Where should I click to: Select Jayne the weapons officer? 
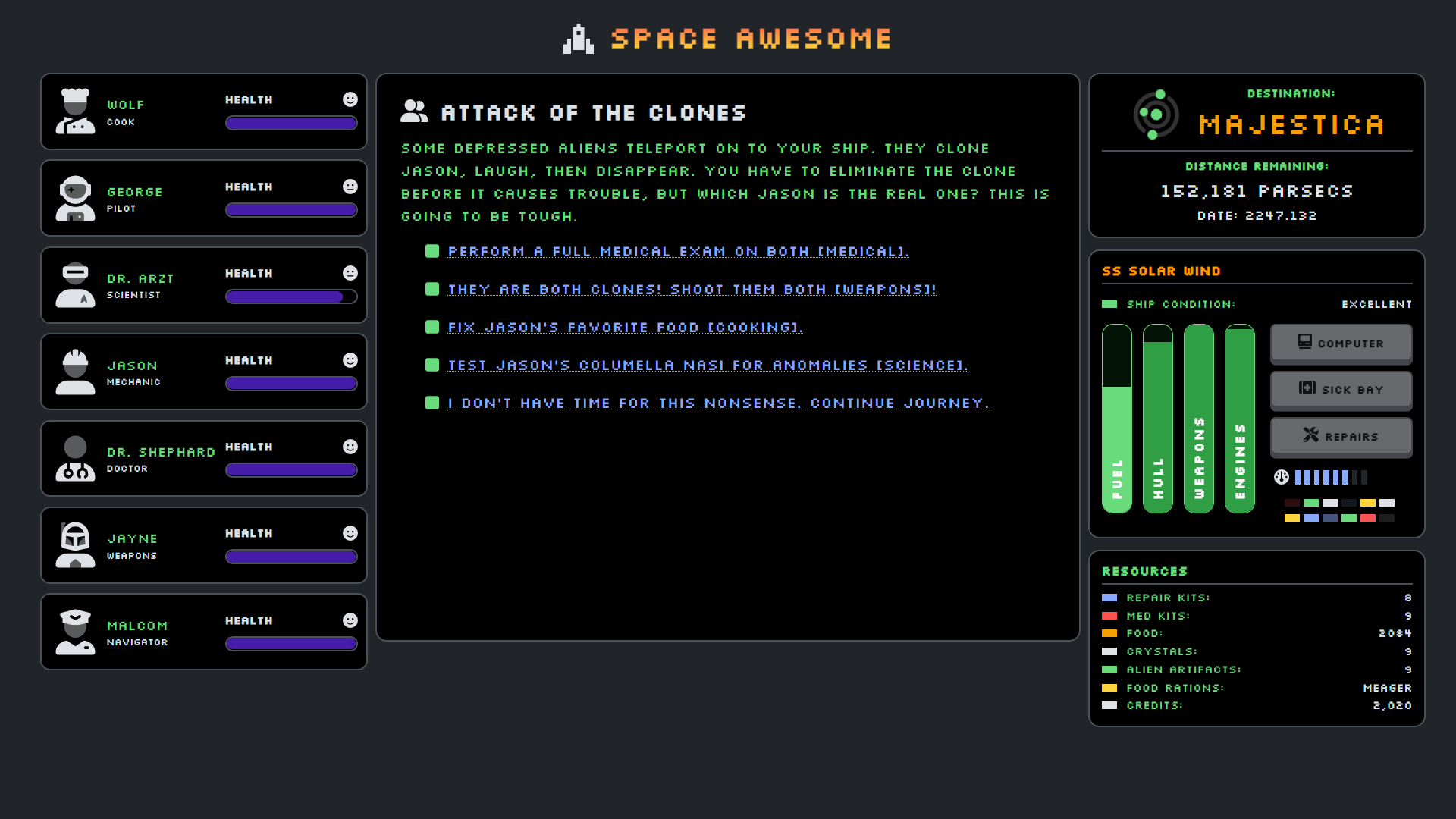click(203, 545)
